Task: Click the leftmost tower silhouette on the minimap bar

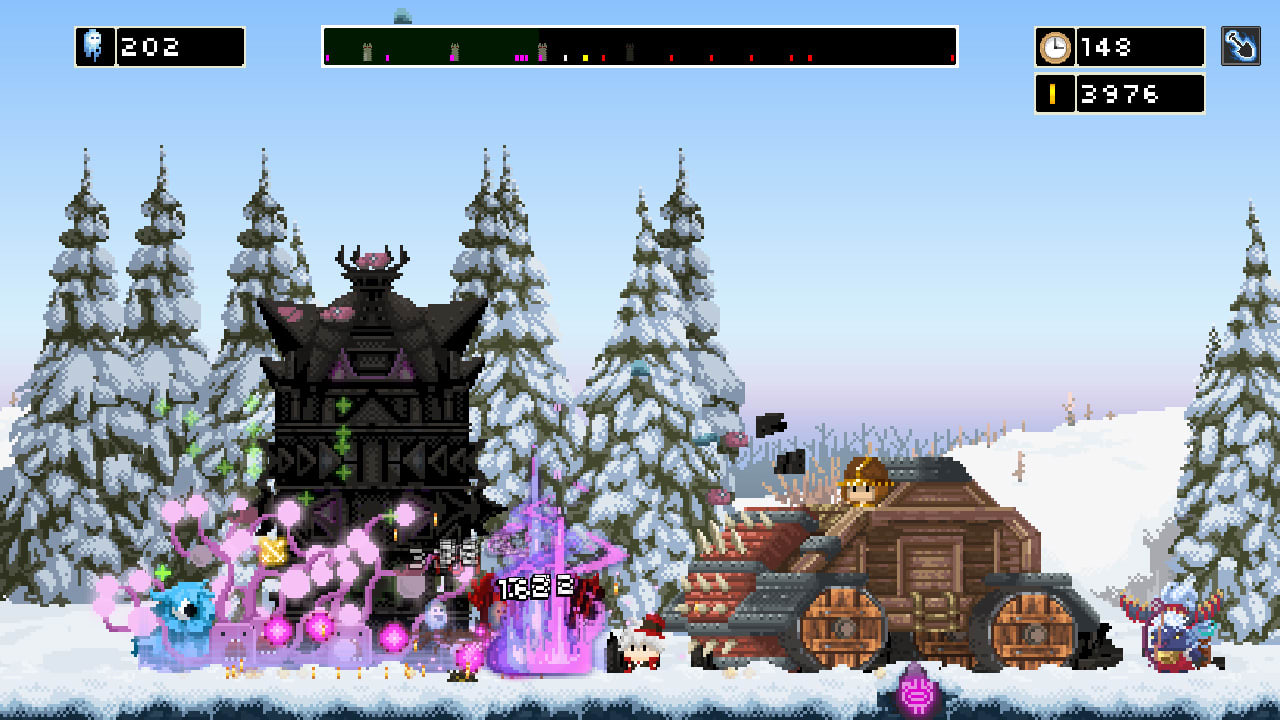Action: coord(368,50)
